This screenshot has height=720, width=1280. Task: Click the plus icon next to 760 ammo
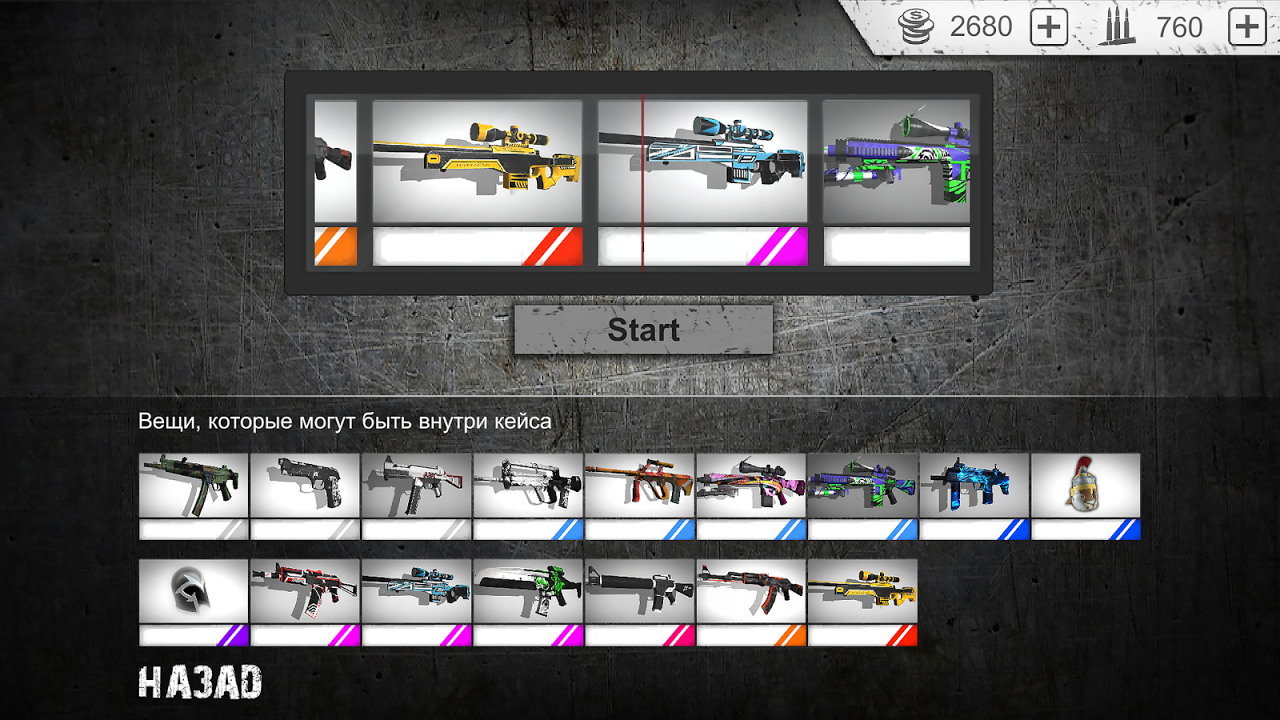click(1246, 27)
